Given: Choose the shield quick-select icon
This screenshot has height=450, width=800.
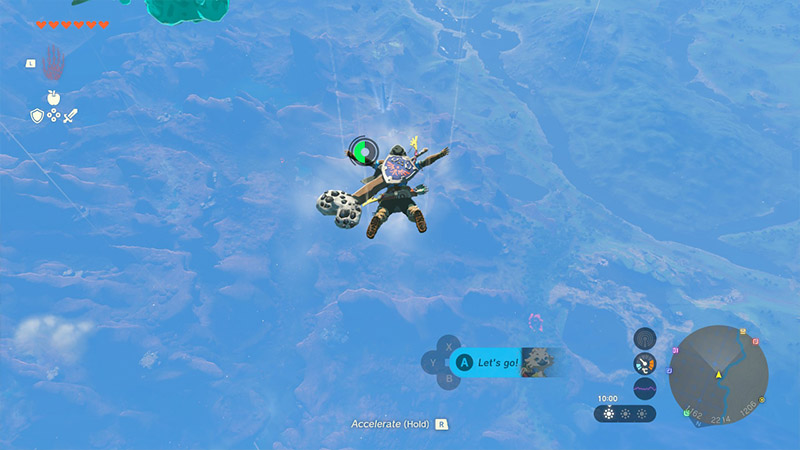Looking at the screenshot, I should [x=37, y=116].
